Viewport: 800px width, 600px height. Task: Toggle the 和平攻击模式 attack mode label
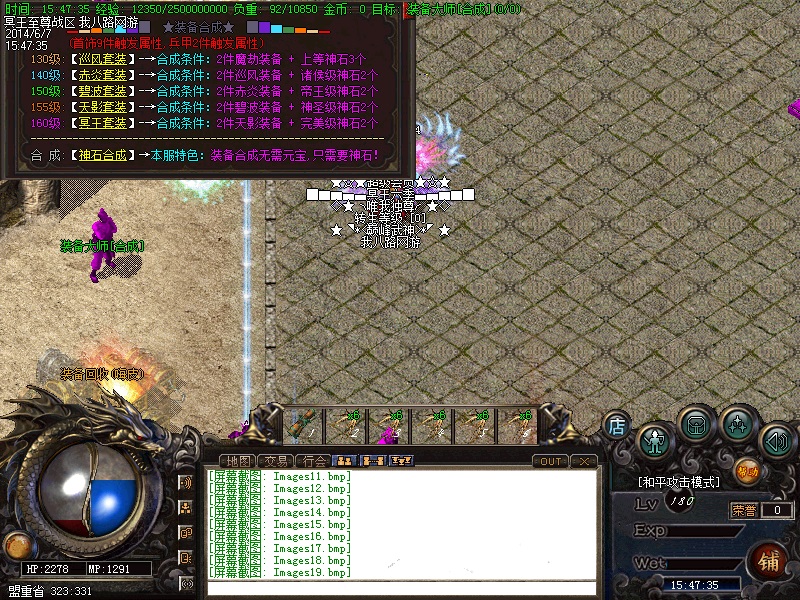tap(679, 482)
